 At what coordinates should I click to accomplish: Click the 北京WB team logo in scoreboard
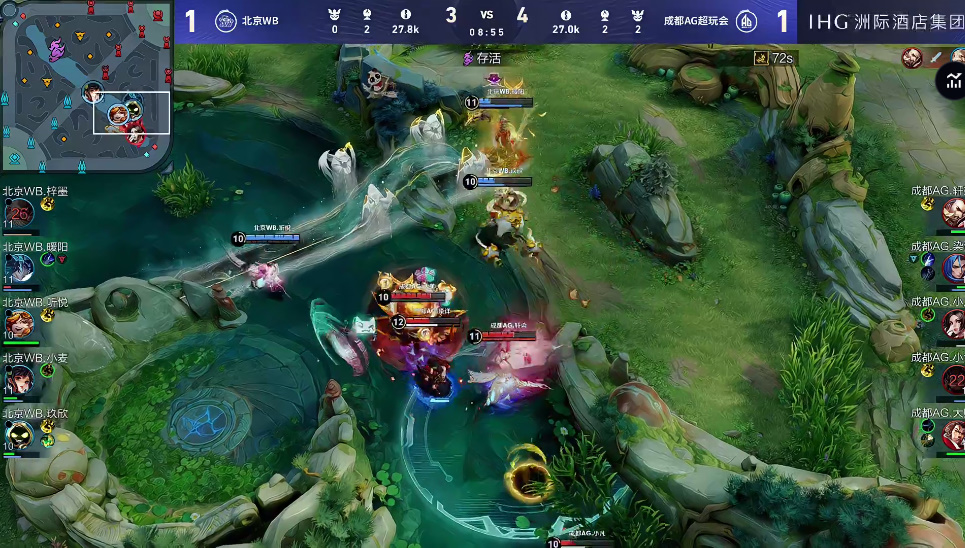click(x=226, y=20)
